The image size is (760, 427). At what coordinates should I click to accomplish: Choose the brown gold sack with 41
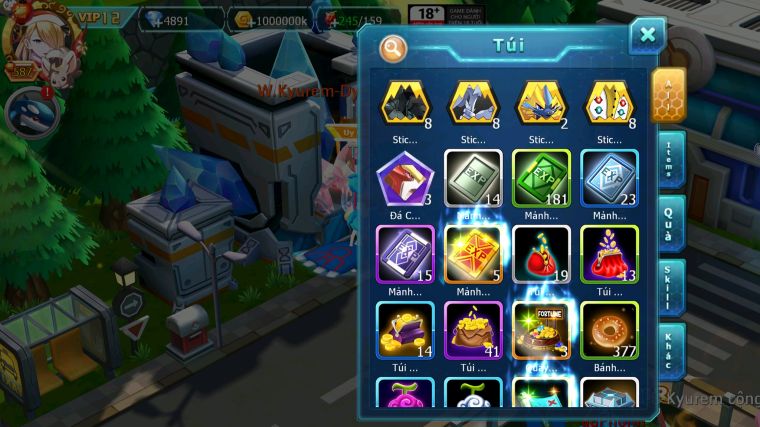coord(472,330)
